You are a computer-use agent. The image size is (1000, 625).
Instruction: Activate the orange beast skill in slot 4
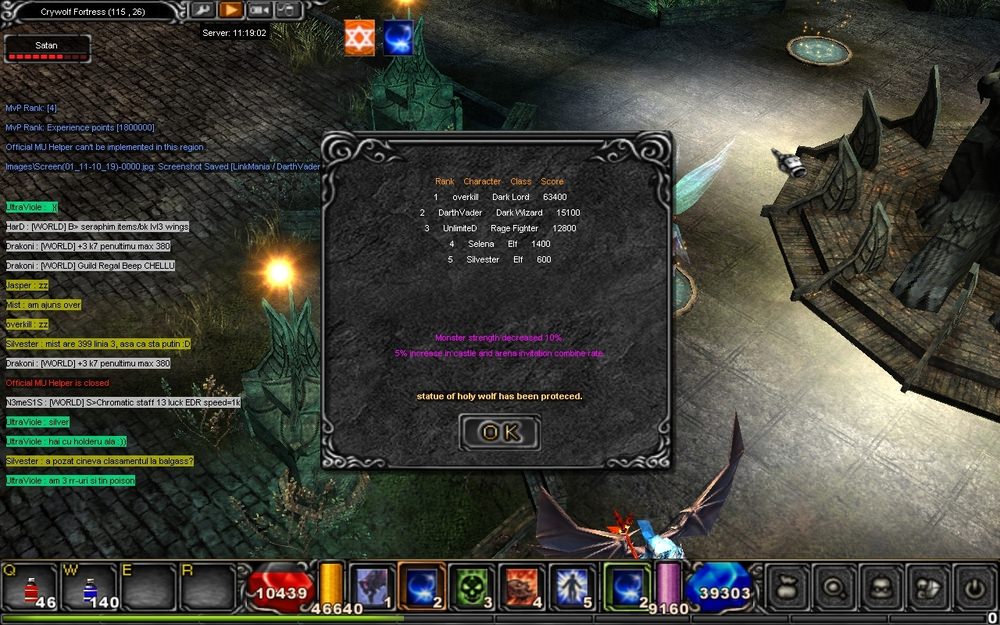[x=521, y=586]
